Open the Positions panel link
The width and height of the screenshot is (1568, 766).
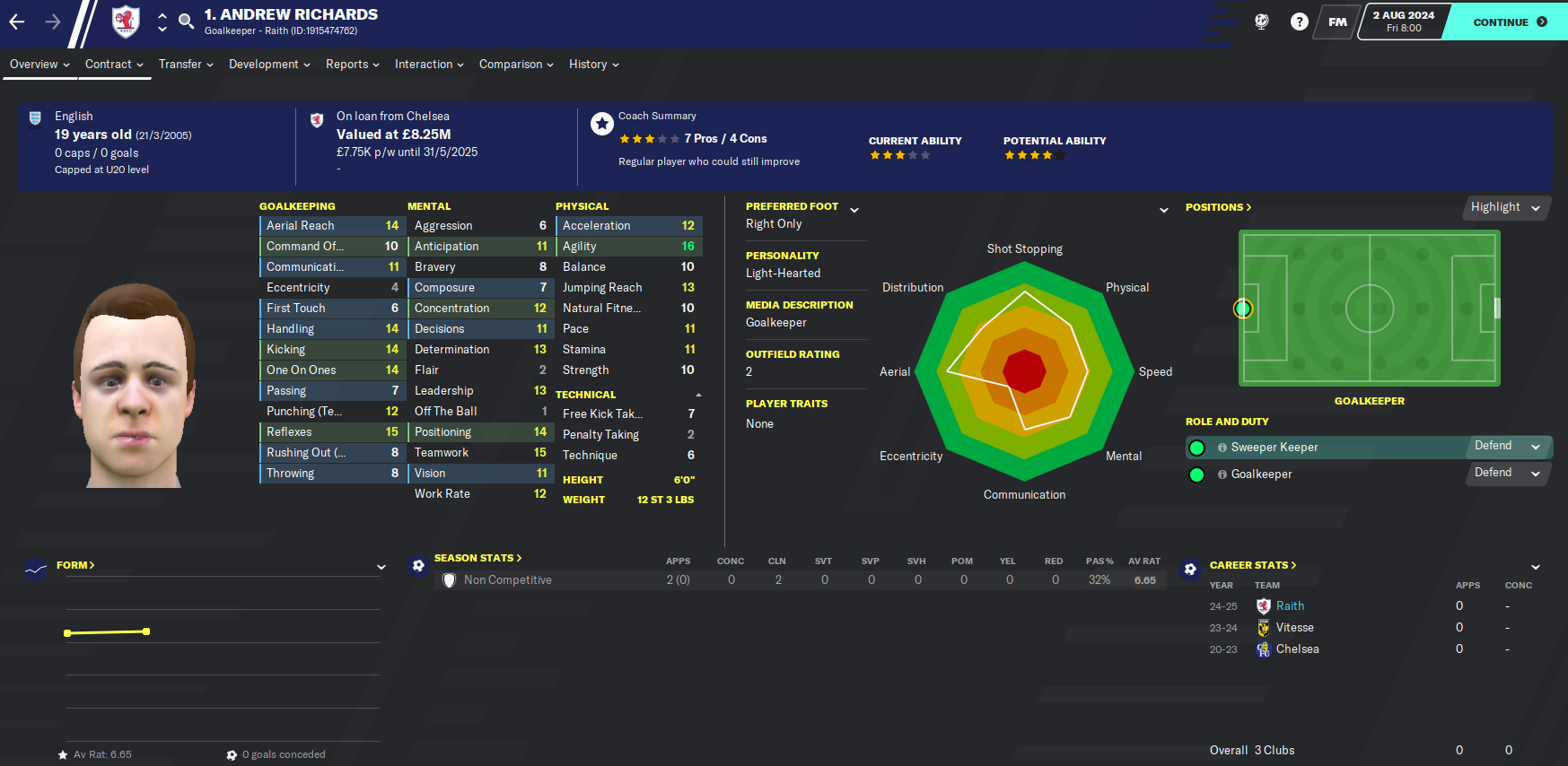tap(1218, 207)
